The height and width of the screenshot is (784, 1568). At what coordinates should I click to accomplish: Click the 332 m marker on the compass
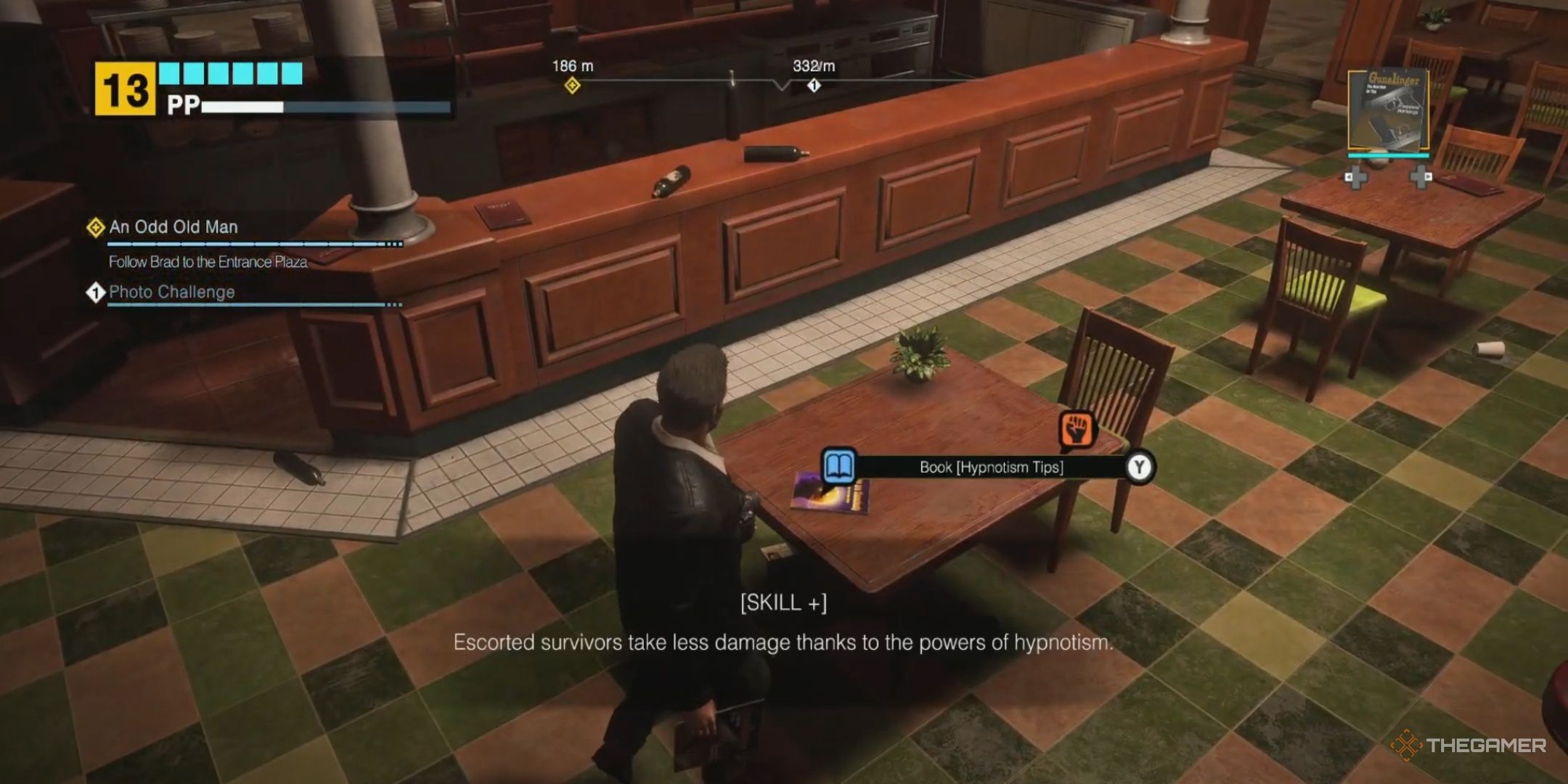point(812,64)
